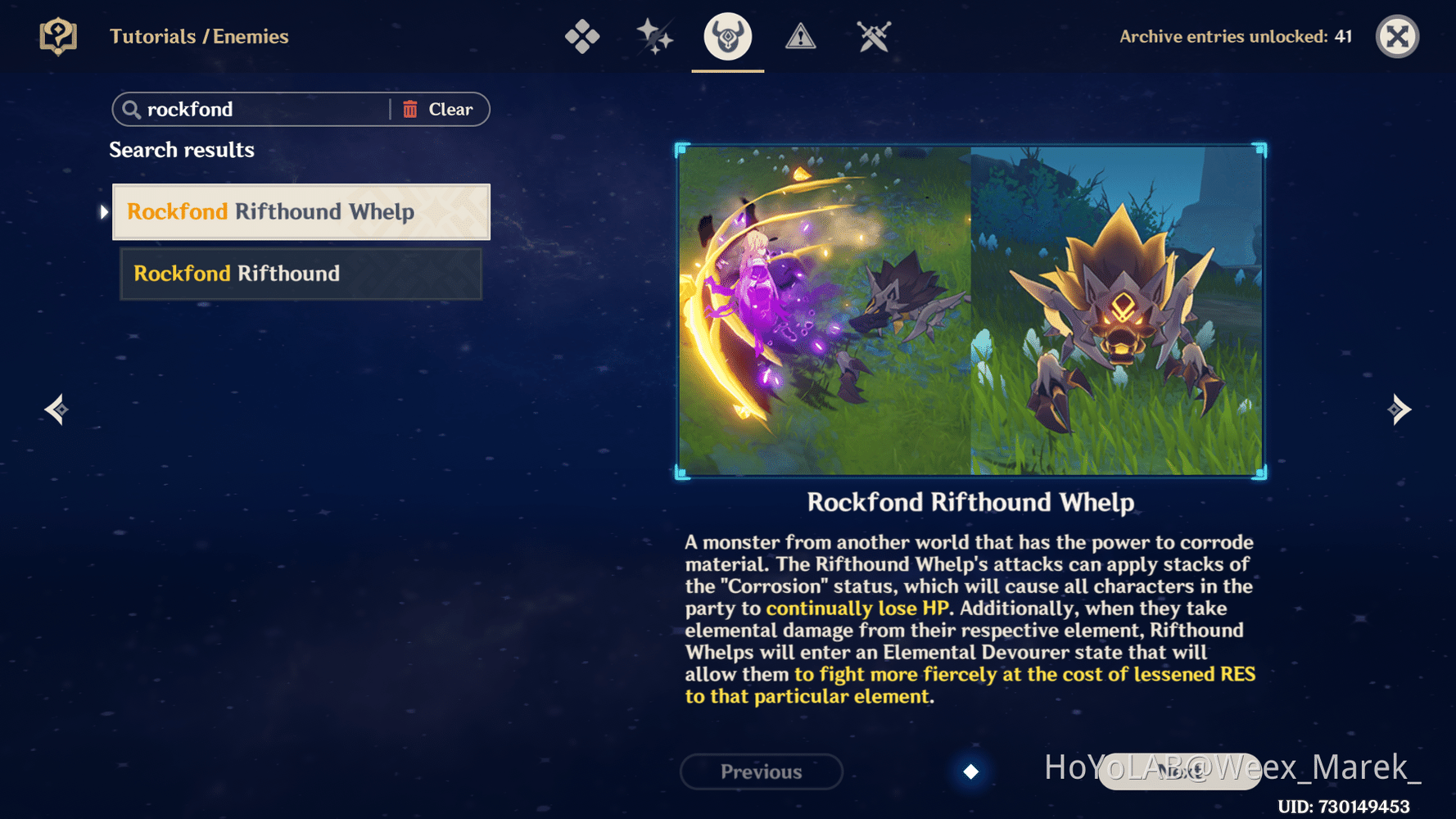1456x819 pixels.
Task: Open the warning triangle category icon
Action: (800, 36)
